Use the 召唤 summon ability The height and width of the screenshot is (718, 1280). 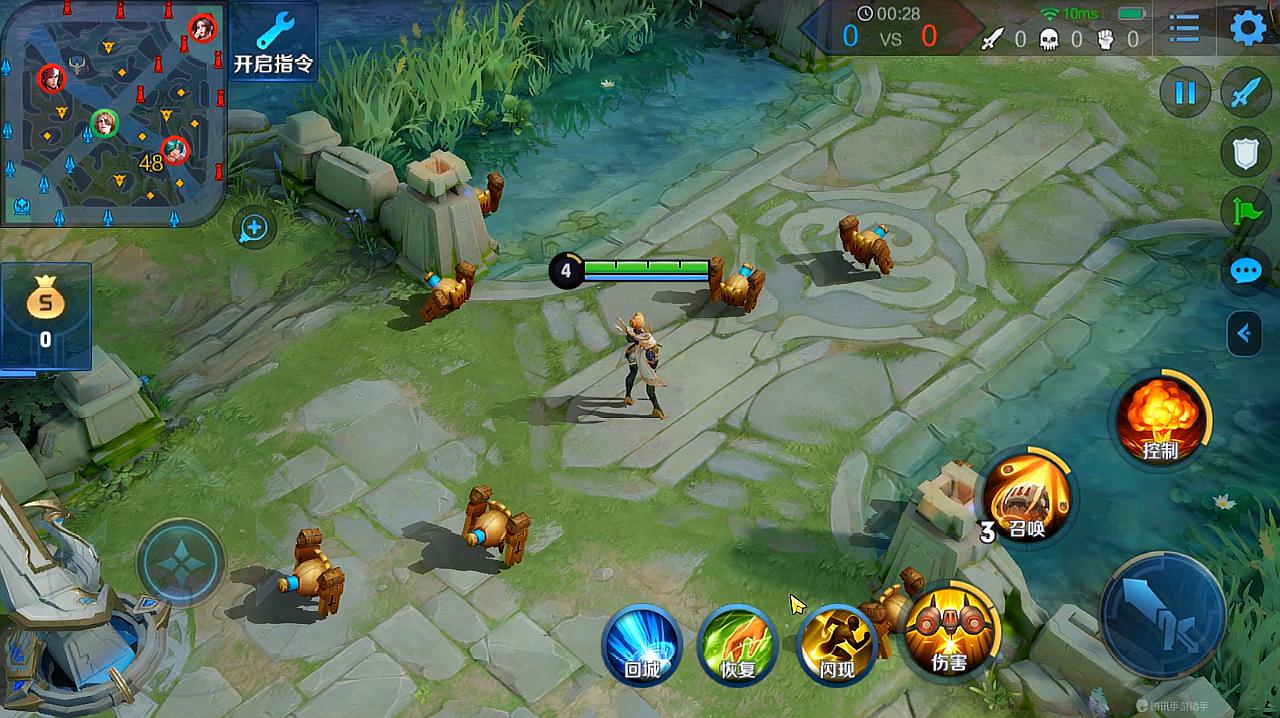coord(1026,498)
